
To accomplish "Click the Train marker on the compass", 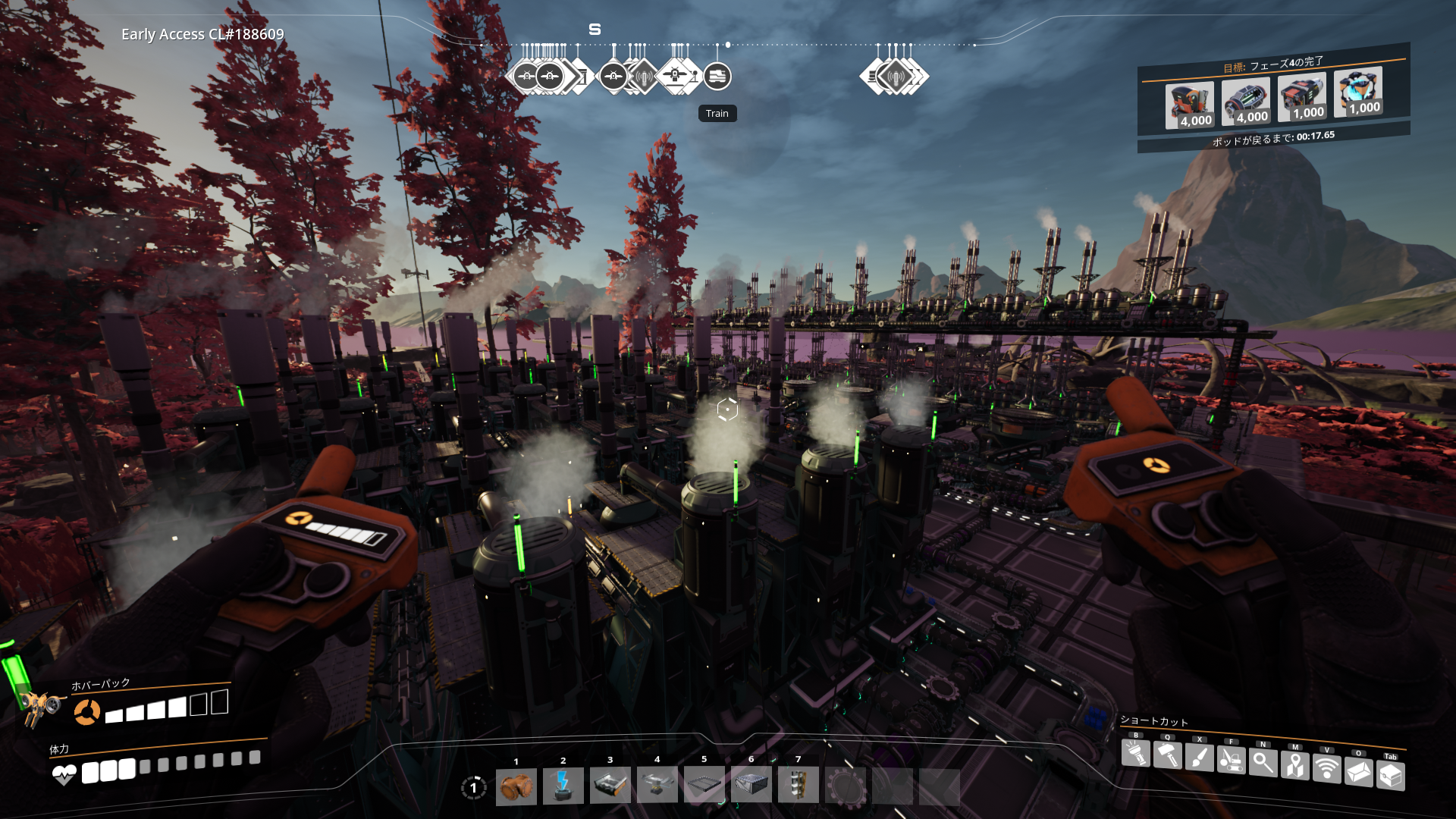I will tap(717, 76).
